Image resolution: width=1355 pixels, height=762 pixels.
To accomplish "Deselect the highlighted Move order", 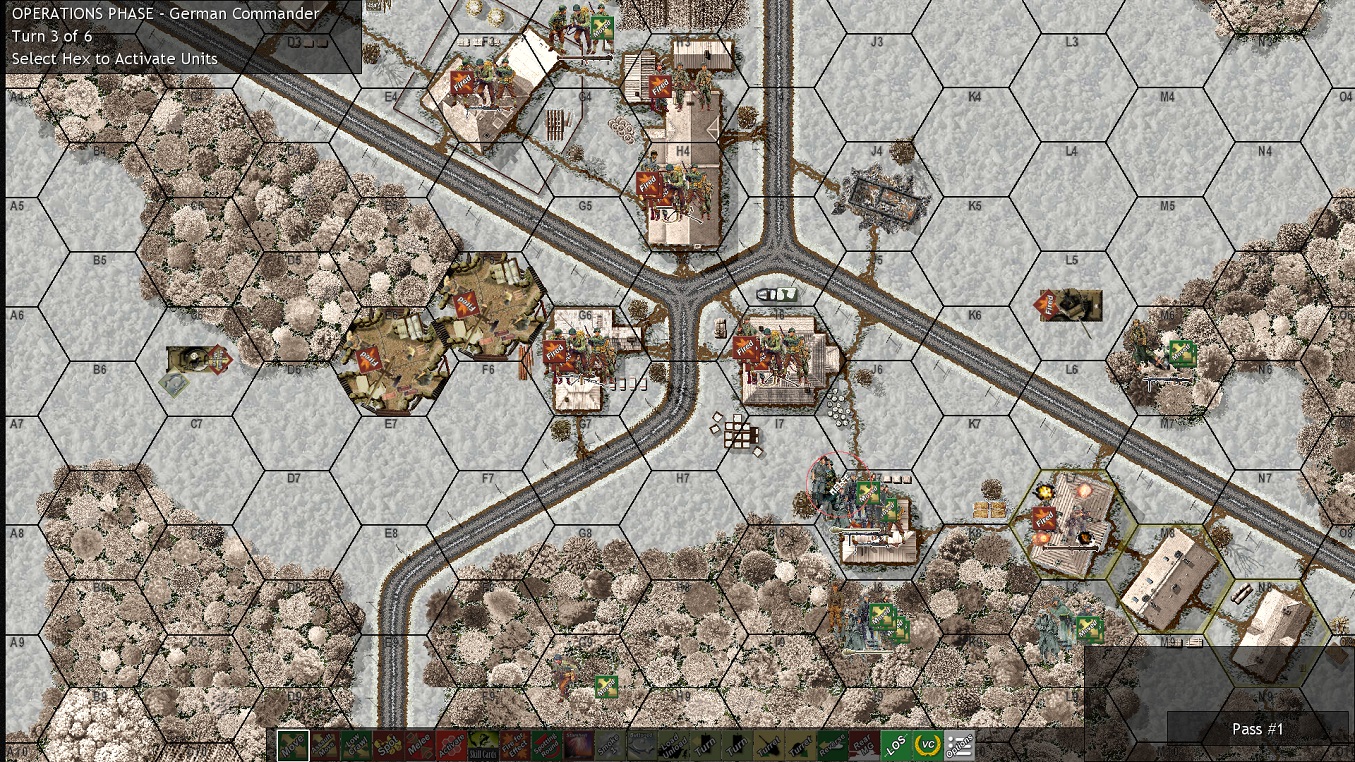I will [x=293, y=745].
